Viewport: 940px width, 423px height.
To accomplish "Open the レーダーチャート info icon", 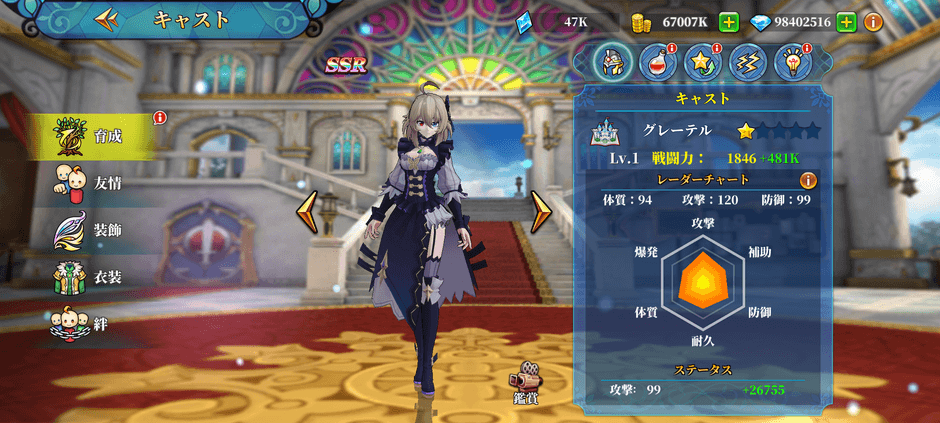I will (x=808, y=180).
